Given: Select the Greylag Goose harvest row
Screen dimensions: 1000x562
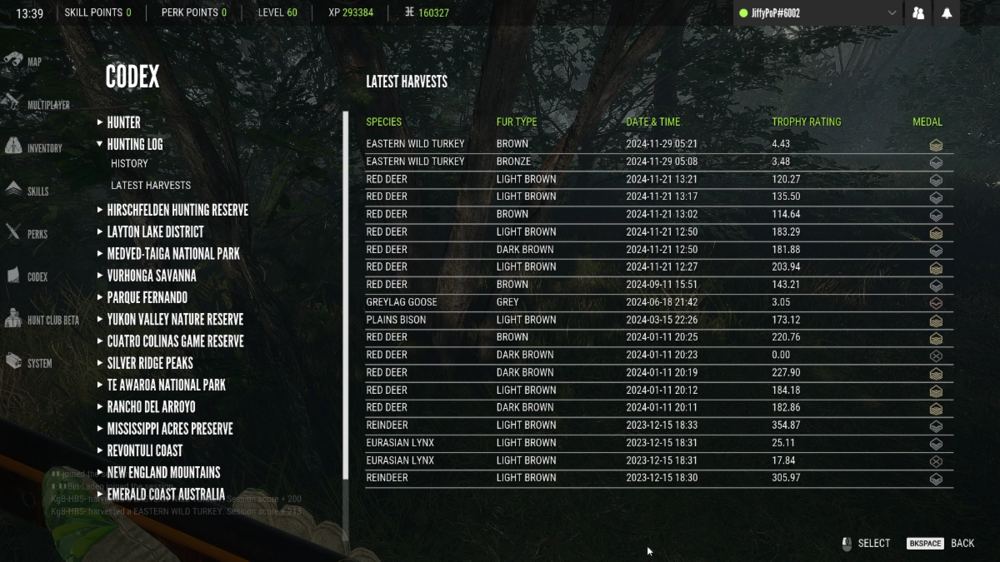Looking at the screenshot, I should [654, 302].
